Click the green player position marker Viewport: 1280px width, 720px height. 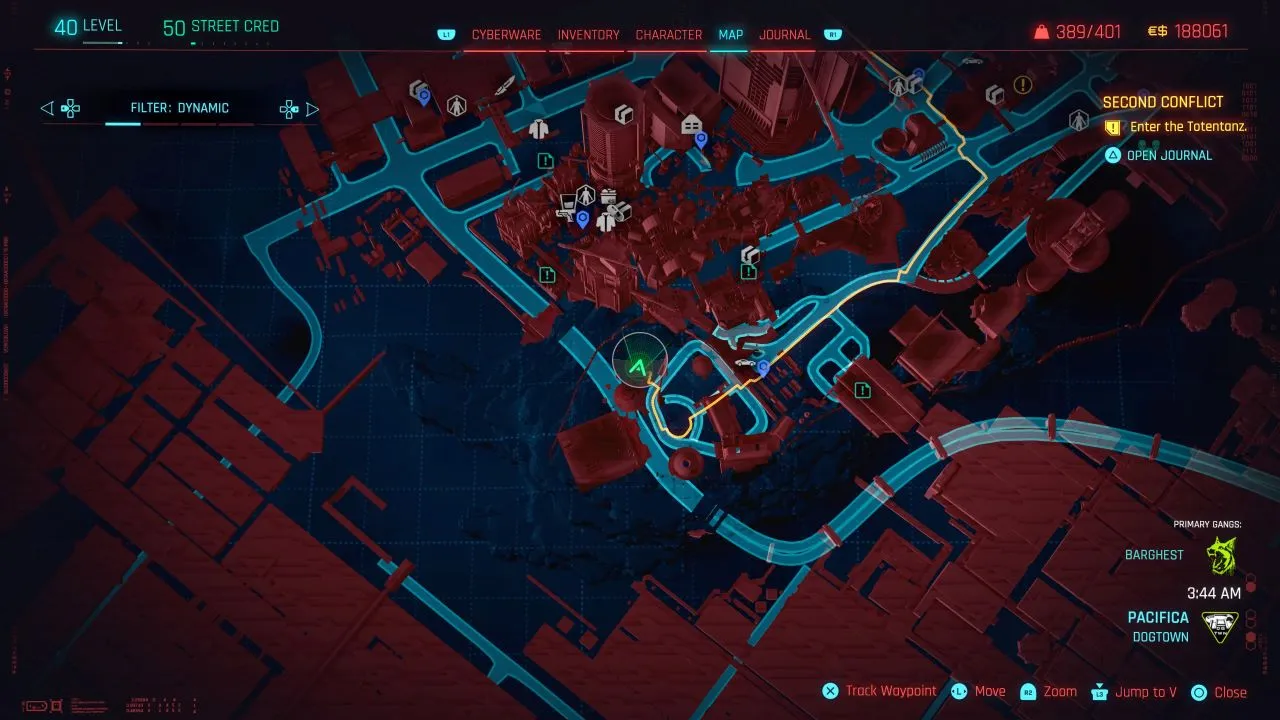tap(637, 367)
